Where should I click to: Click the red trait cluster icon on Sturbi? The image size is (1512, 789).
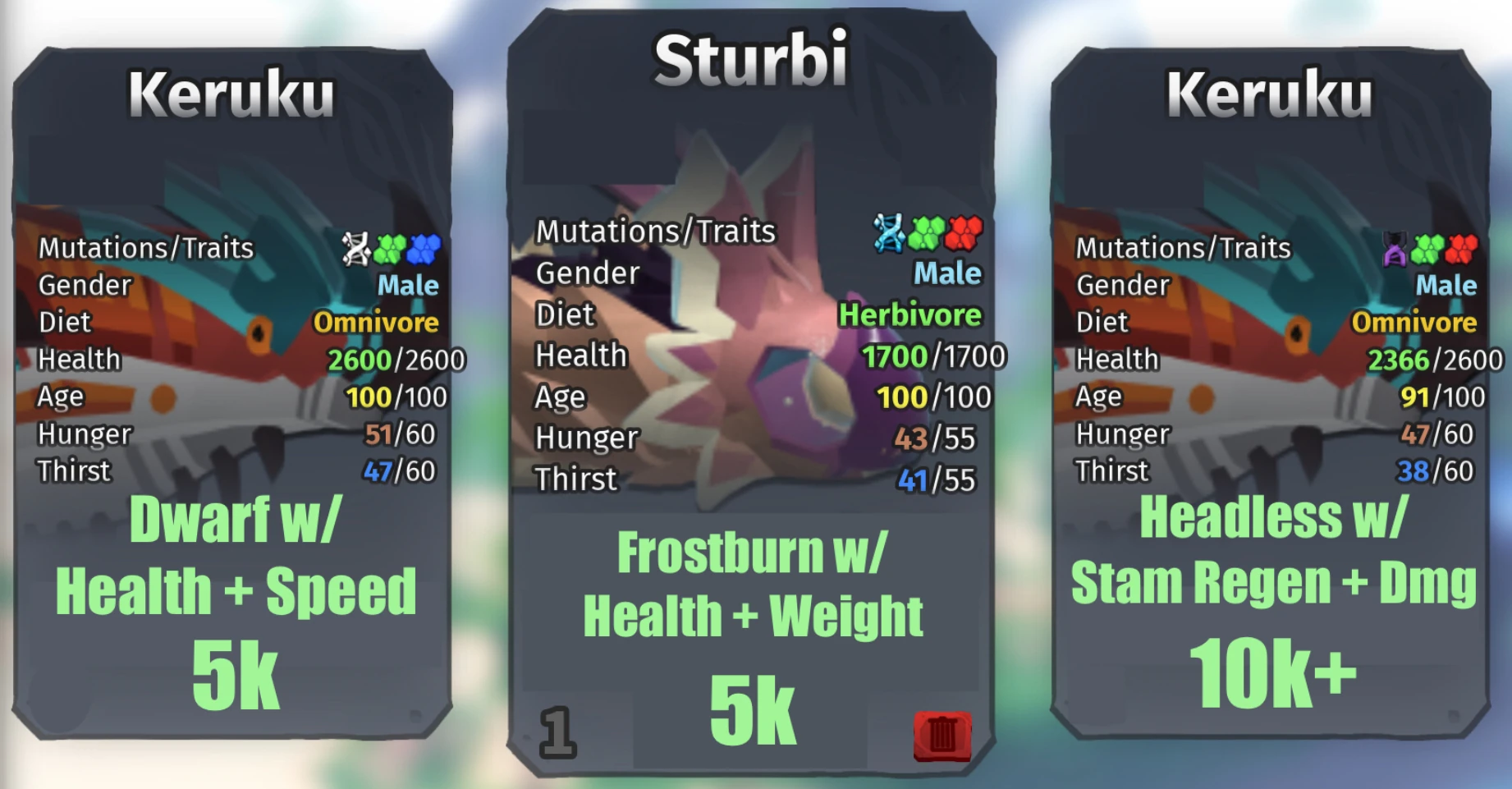963,232
